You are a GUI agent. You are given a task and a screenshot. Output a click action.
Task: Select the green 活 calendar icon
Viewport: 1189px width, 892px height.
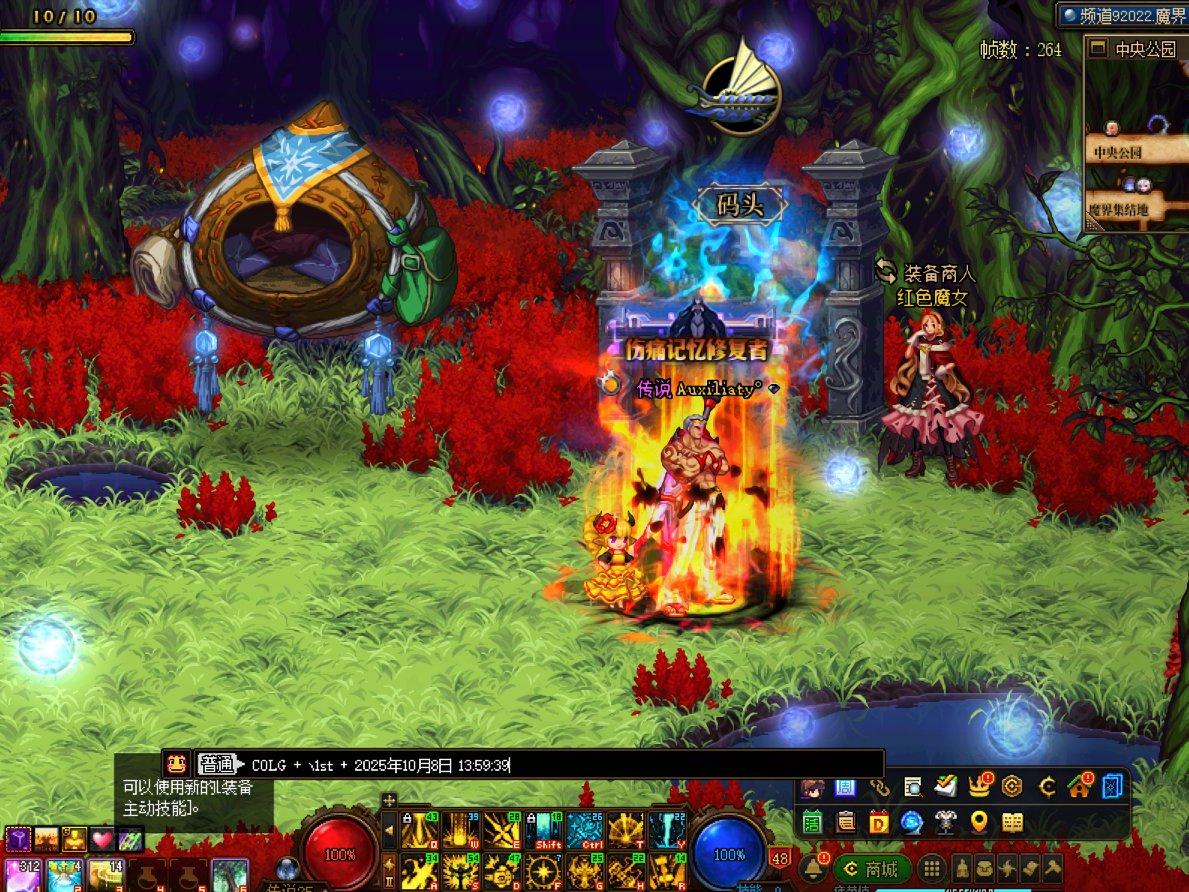click(812, 822)
